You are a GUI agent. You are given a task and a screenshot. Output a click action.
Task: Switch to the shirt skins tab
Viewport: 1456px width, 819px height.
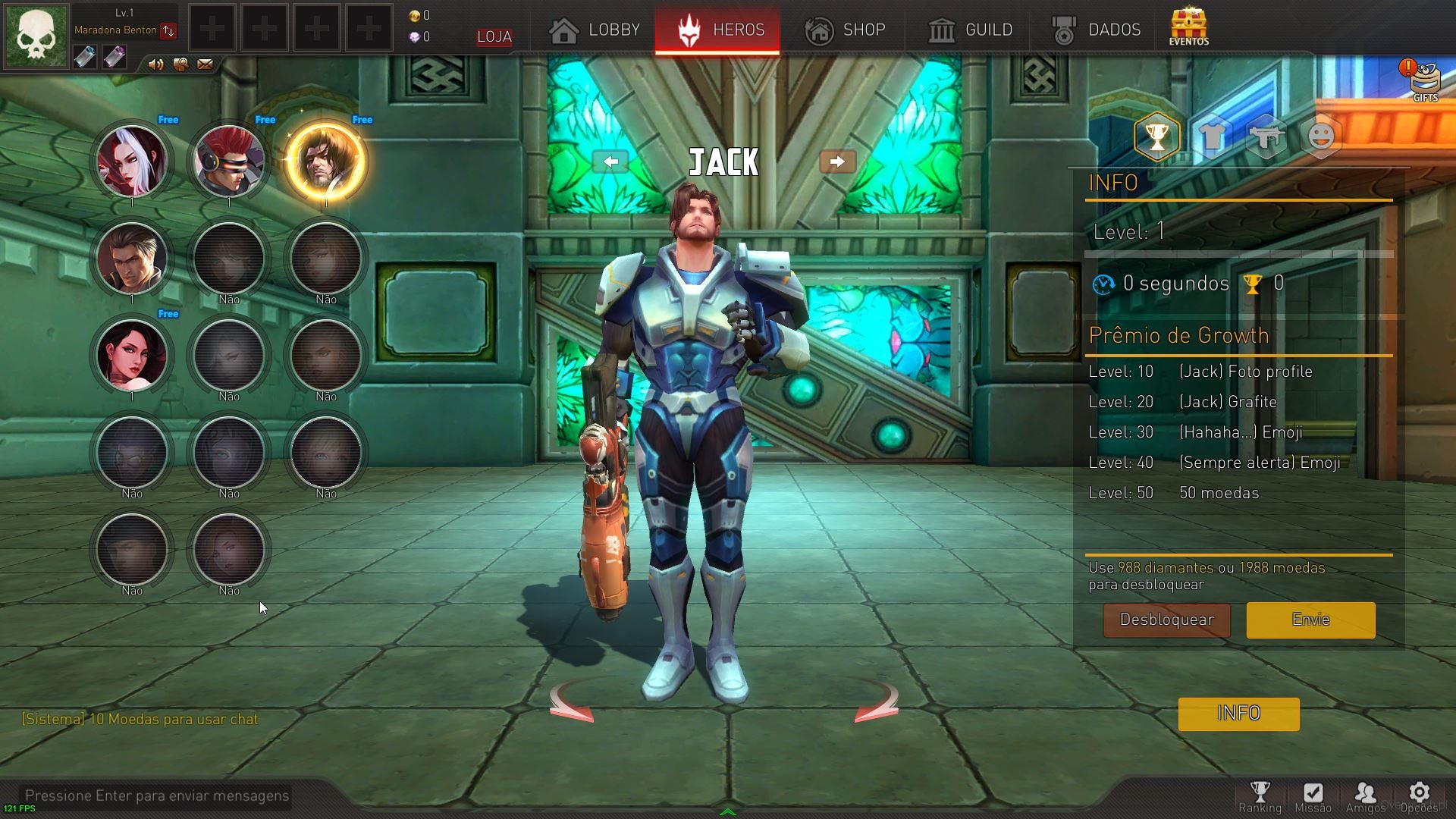coord(1212,137)
